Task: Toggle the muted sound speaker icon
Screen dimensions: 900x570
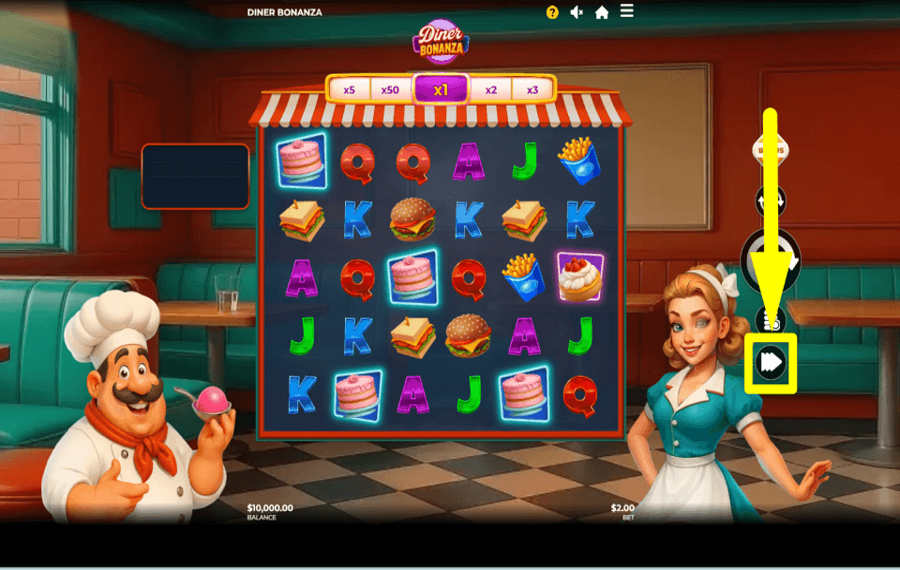Action: tap(577, 12)
